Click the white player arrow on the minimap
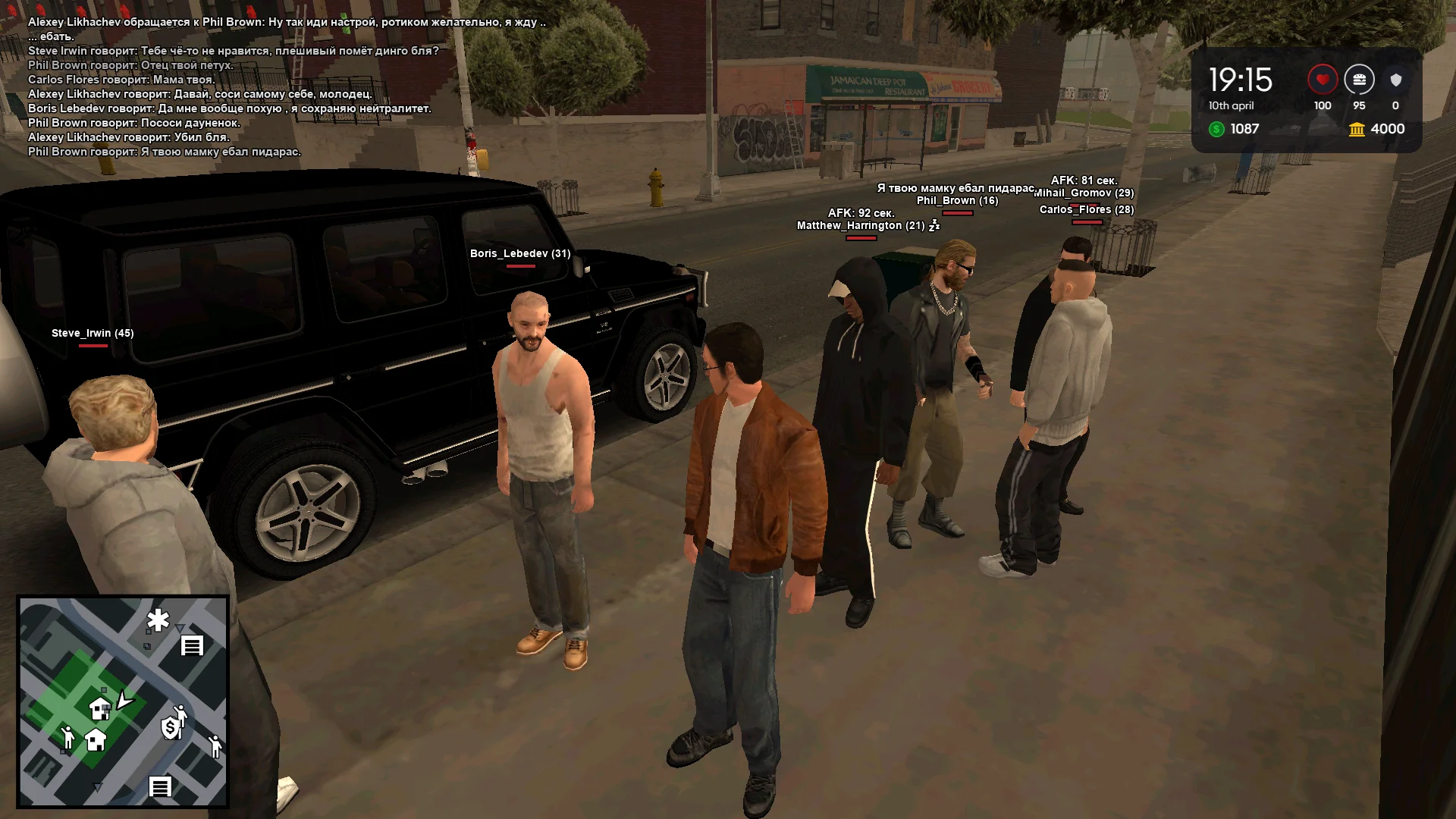 [x=124, y=699]
